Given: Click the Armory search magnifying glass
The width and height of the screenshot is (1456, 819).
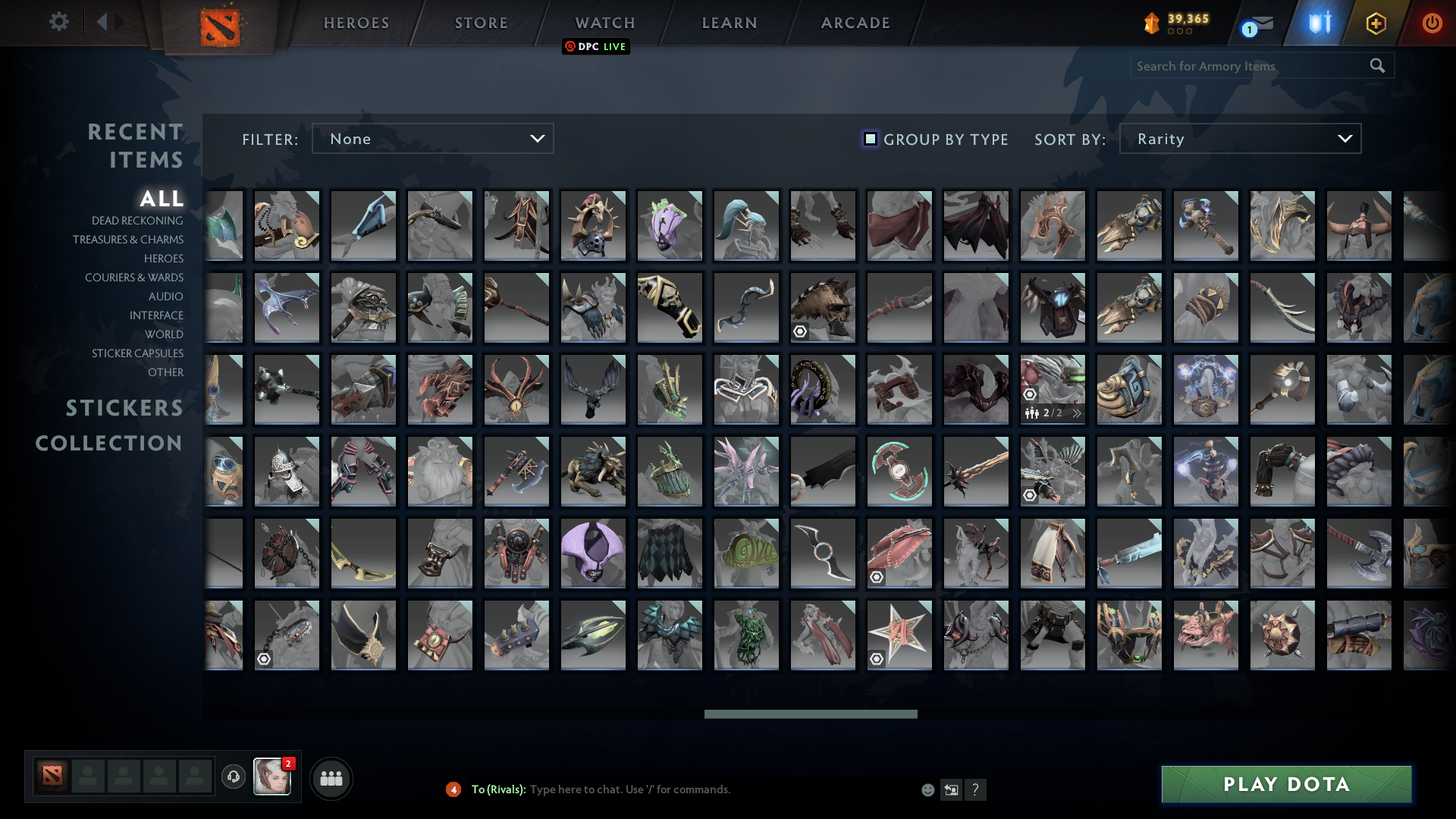Looking at the screenshot, I should tap(1376, 66).
